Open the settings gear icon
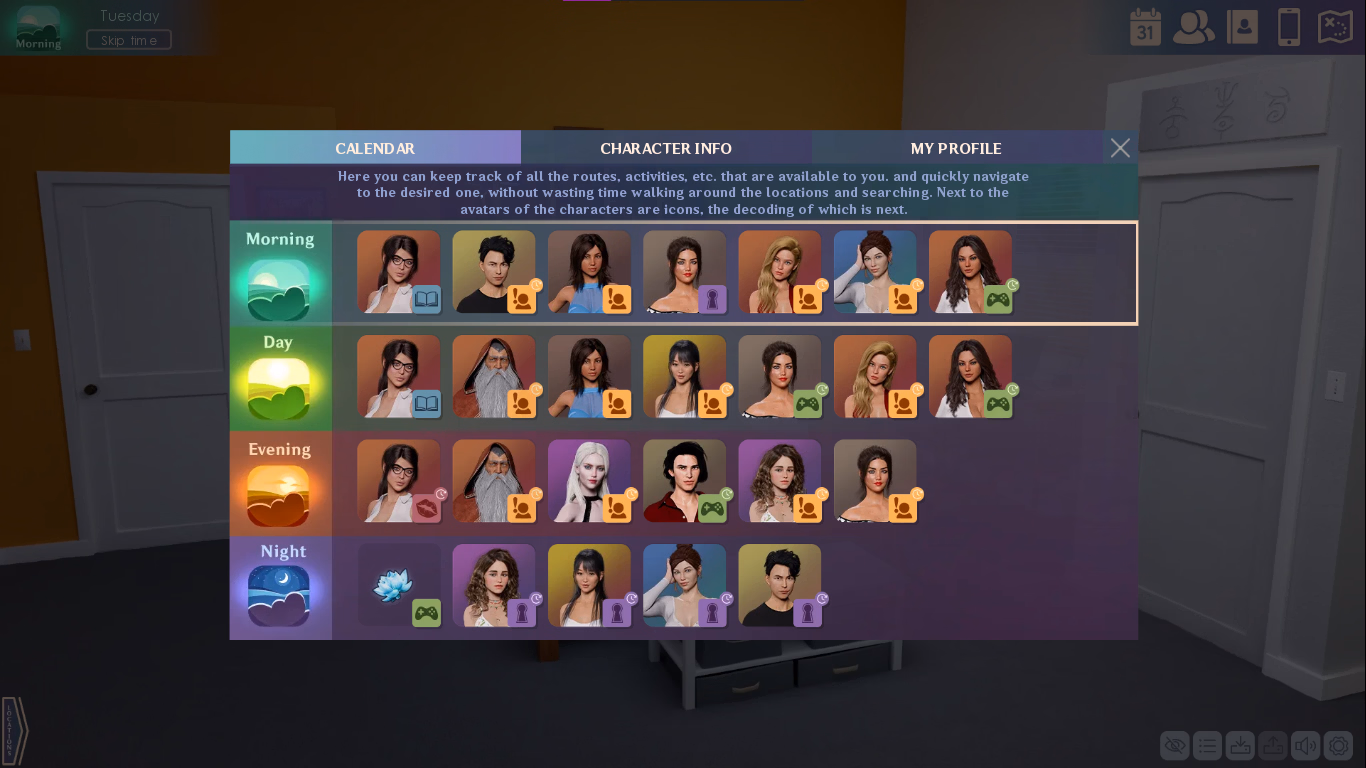Image resolution: width=1366 pixels, height=768 pixels. point(1338,745)
